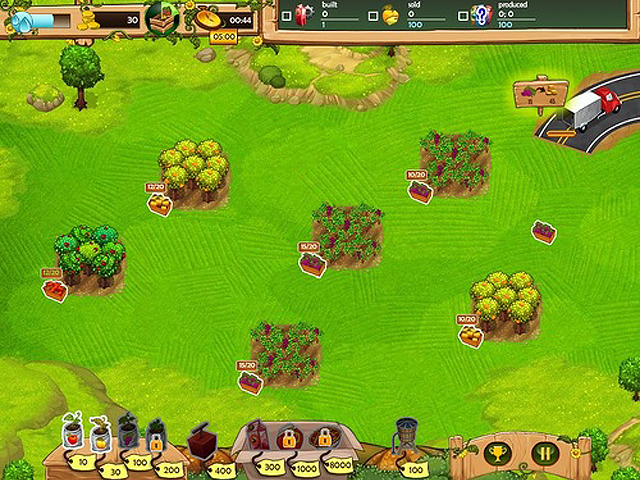Click the locked seedling pot costing 100
The height and width of the screenshot is (480, 640).
click(x=127, y=435)
